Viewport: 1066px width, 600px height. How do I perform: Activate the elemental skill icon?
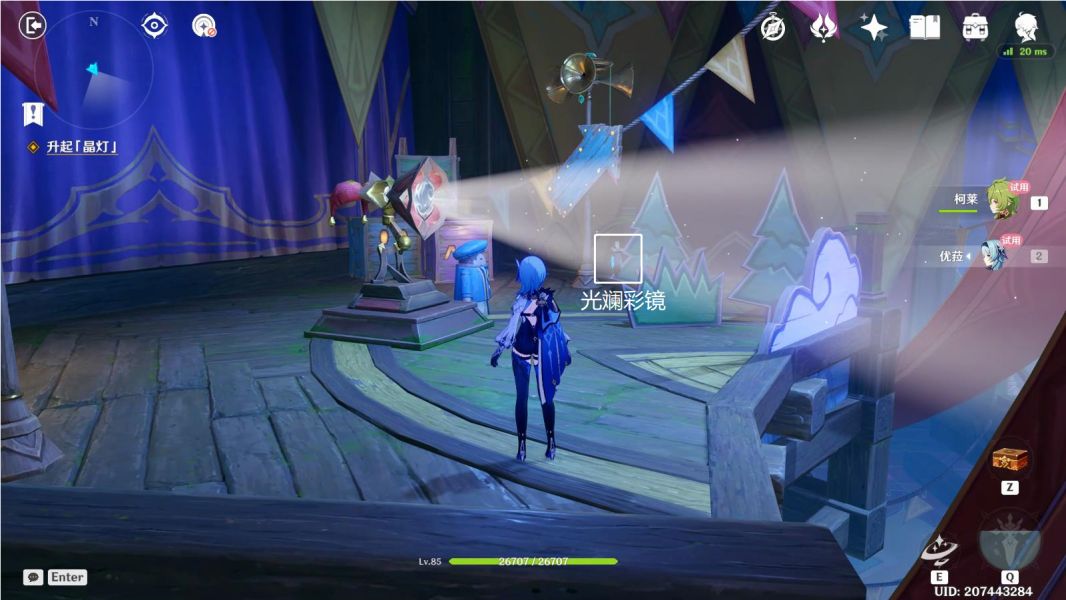[x=939, y=549]
